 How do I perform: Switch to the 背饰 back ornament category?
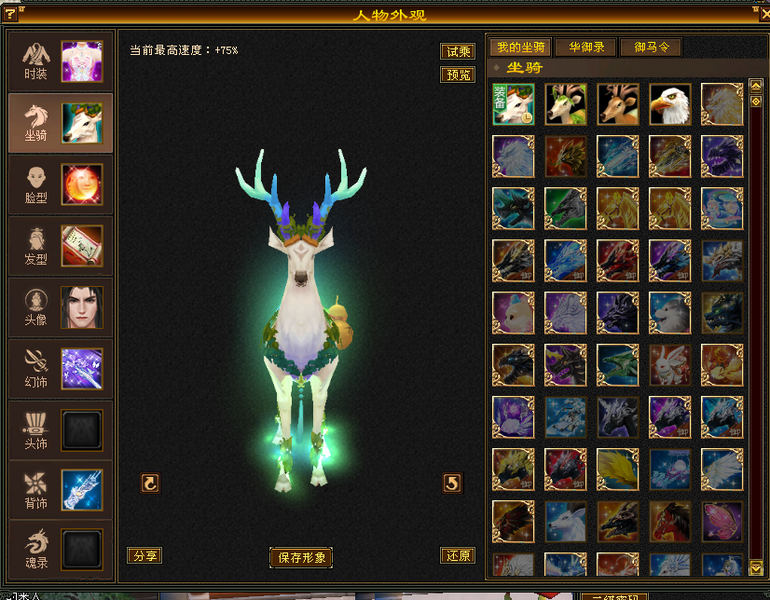60,491
